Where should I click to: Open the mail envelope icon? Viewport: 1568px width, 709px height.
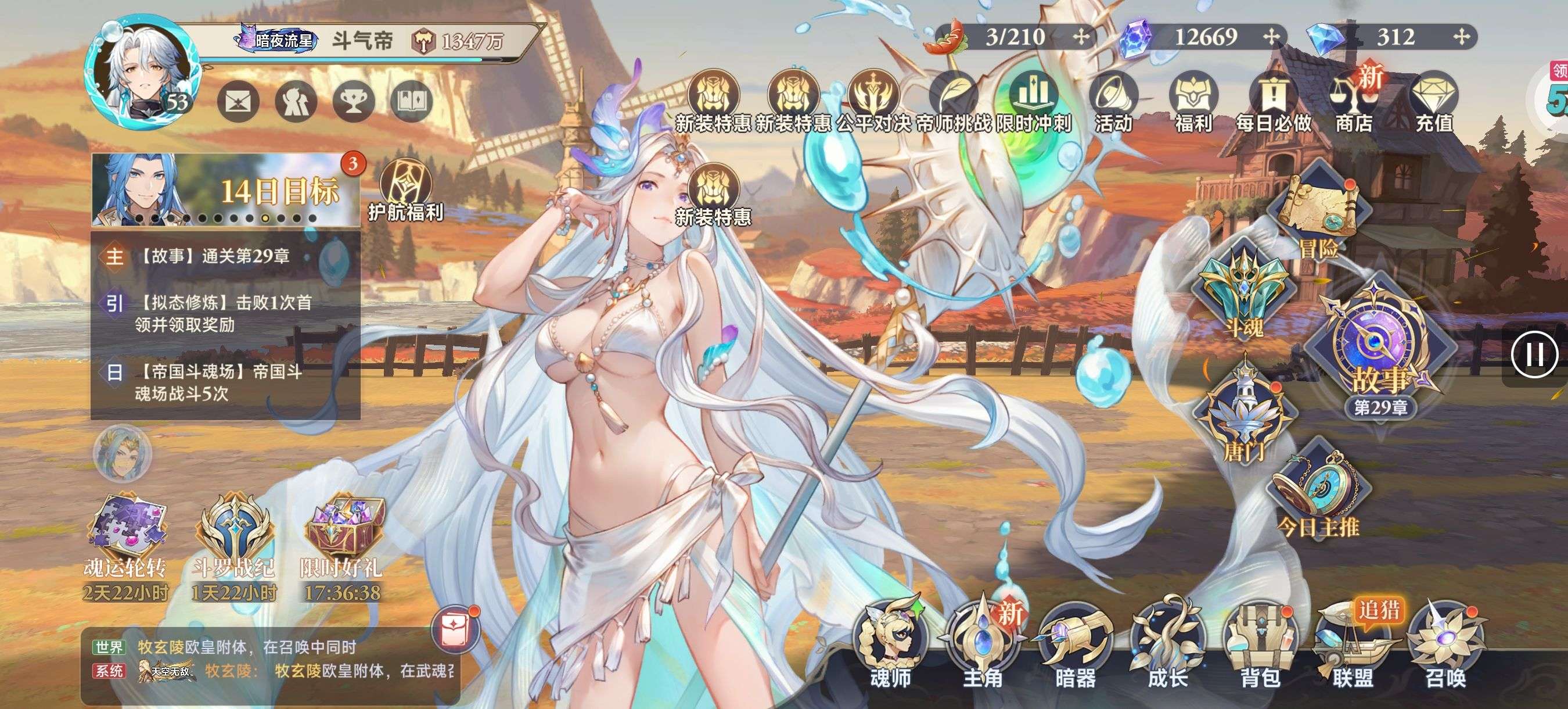[239, 101]
